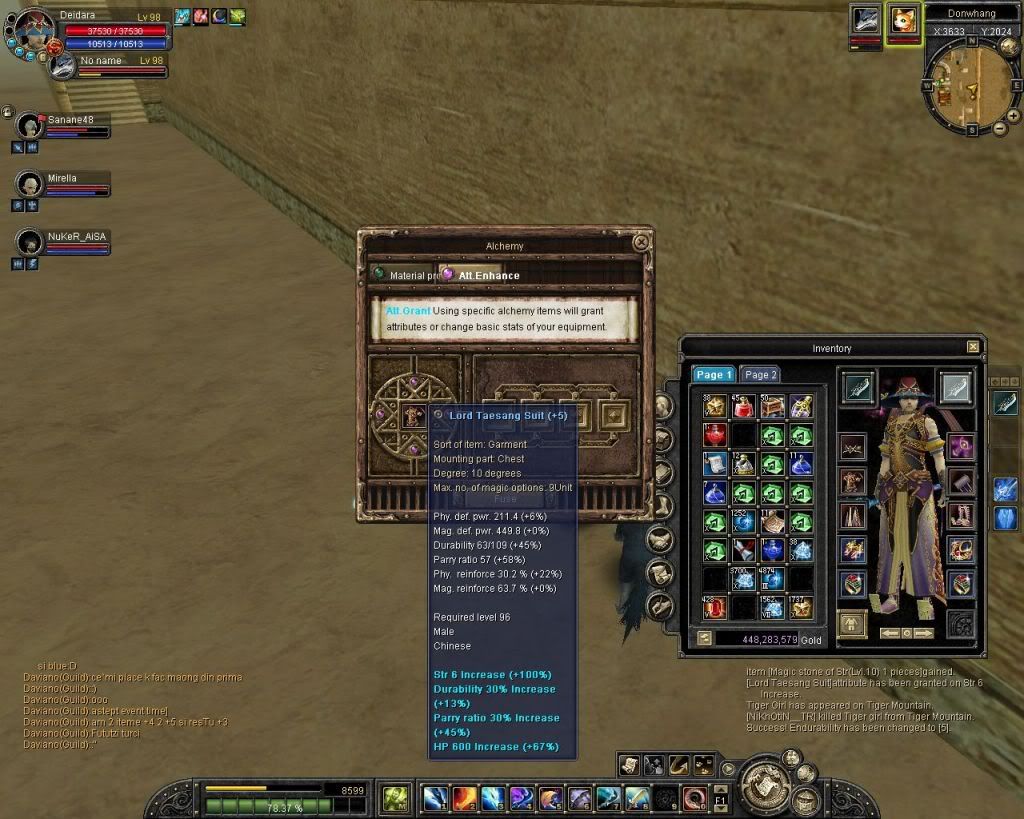Open the Material alchemy tab

405,275
